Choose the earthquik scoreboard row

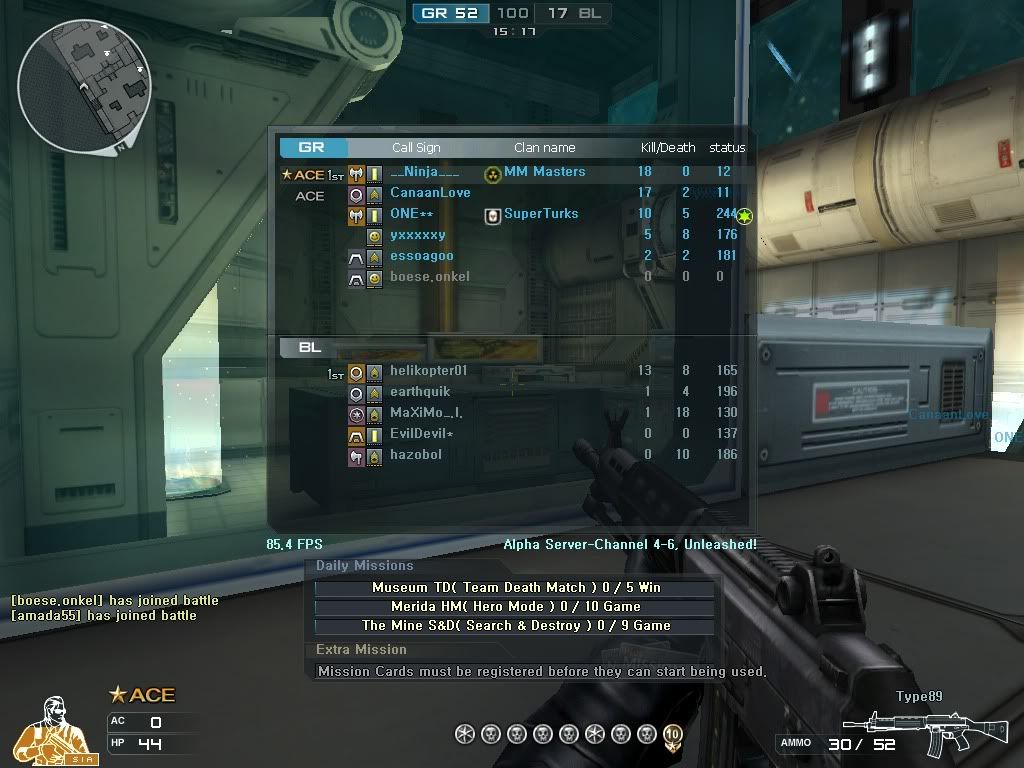(420, 392)
